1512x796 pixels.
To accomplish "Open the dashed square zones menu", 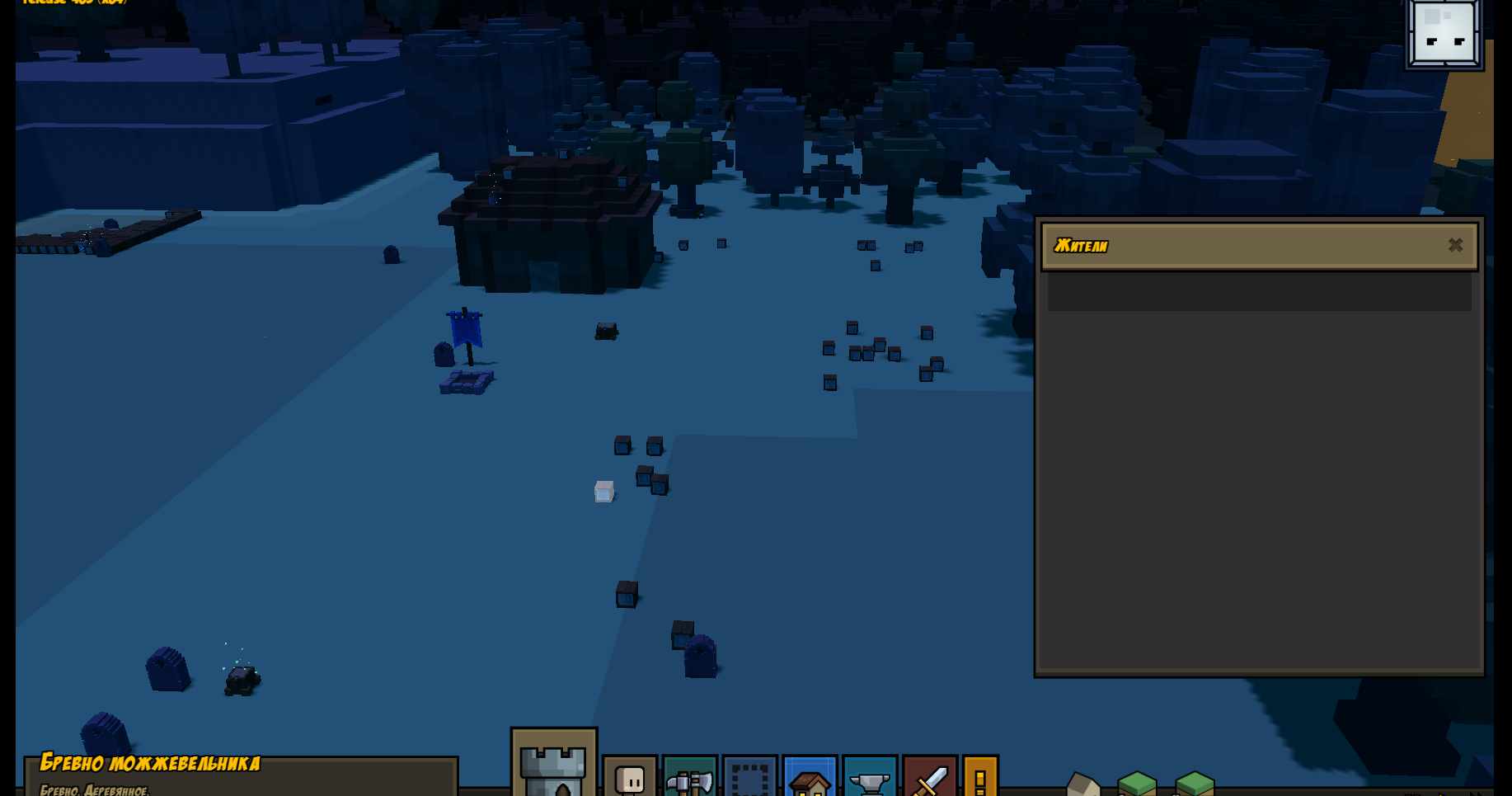I will [x=749, y=778].
